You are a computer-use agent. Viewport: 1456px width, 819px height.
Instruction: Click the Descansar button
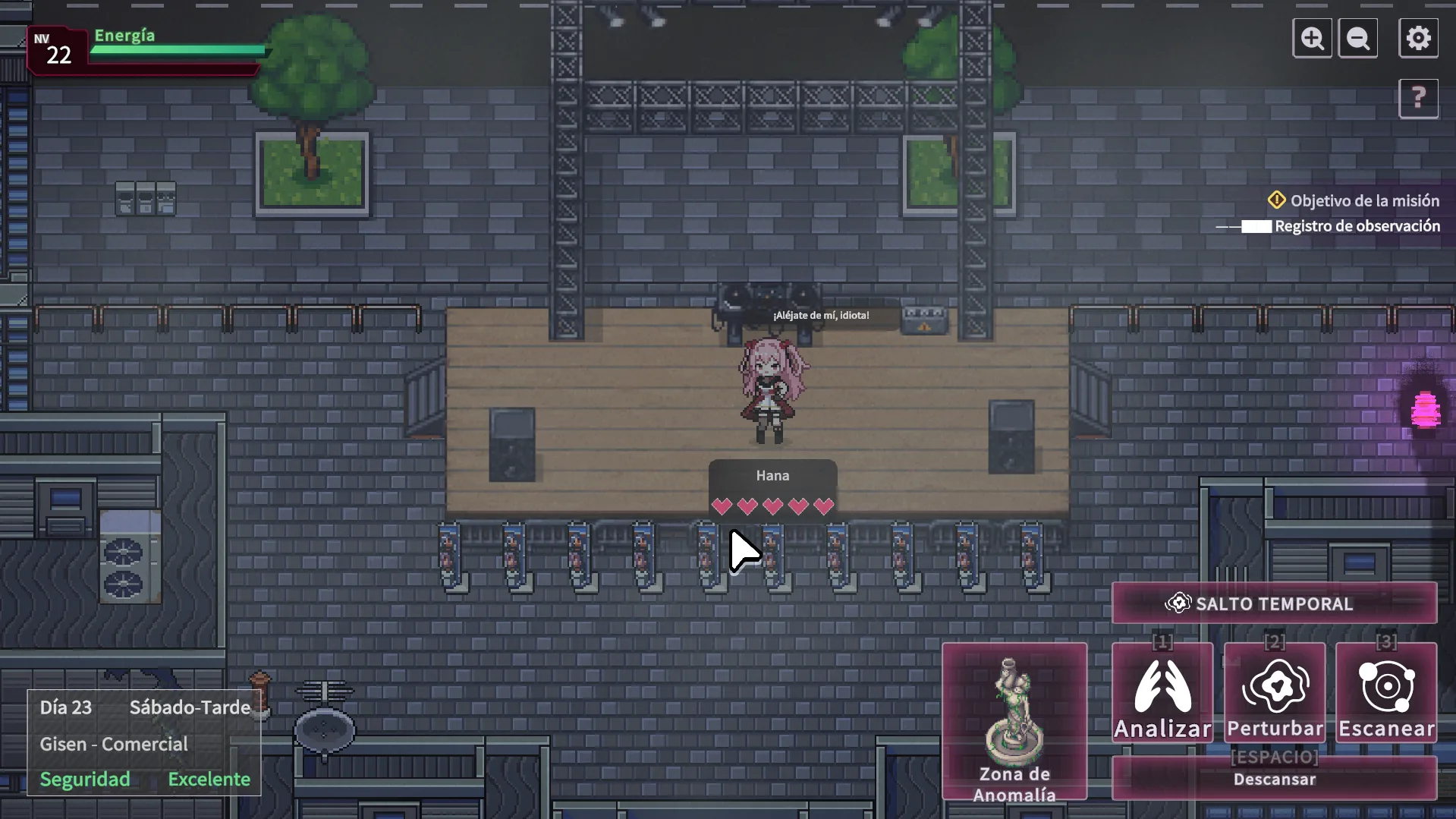click(x=1274, y=779)
